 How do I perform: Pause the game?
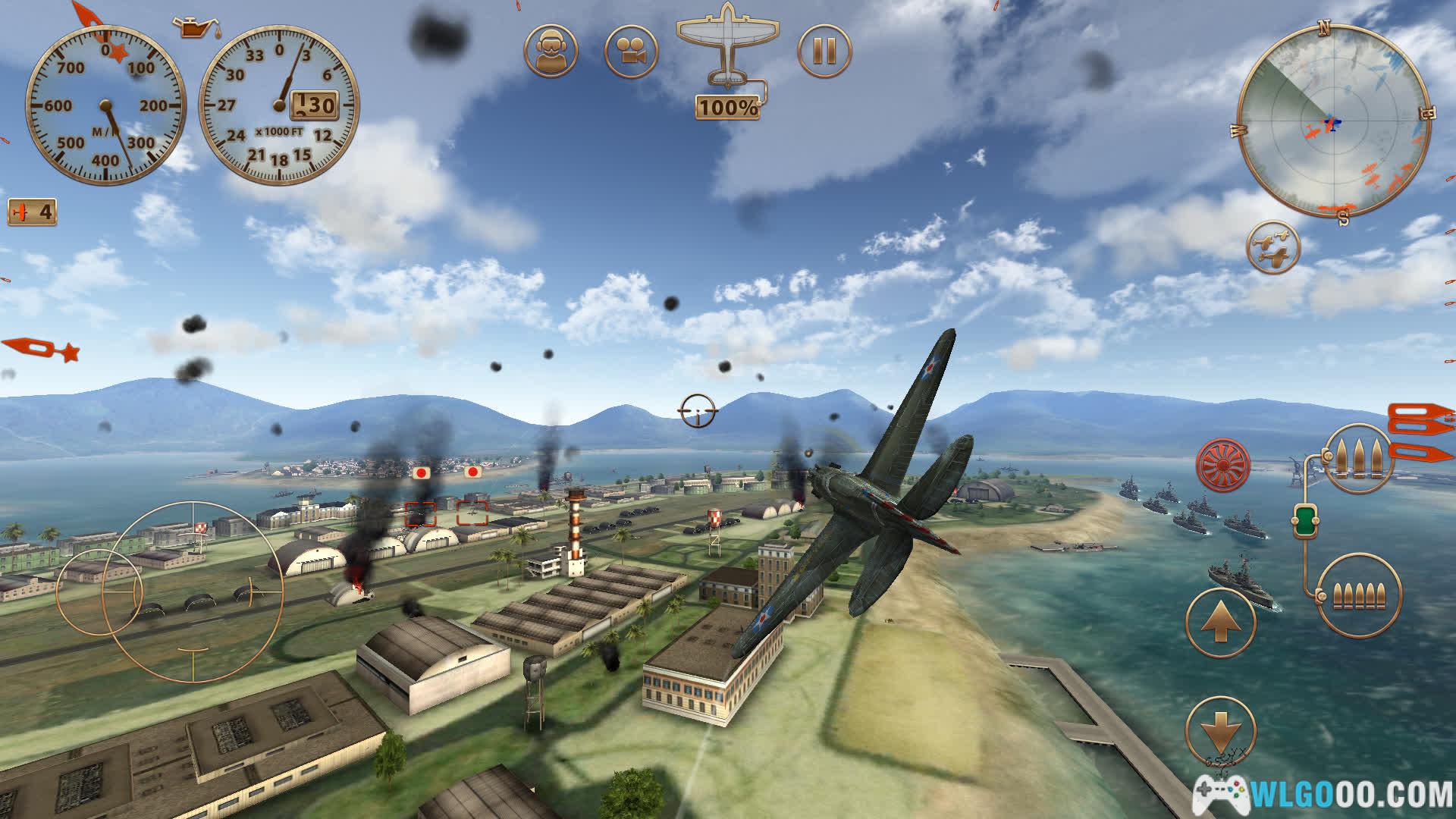click(x=824, y=51)
